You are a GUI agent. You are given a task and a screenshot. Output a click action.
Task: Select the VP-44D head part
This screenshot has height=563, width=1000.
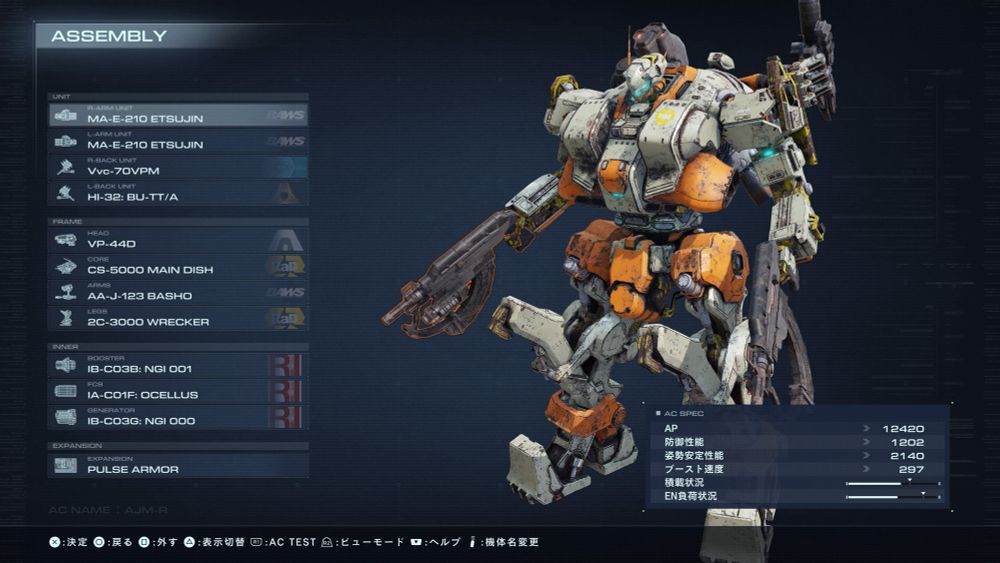click(178, 240)
